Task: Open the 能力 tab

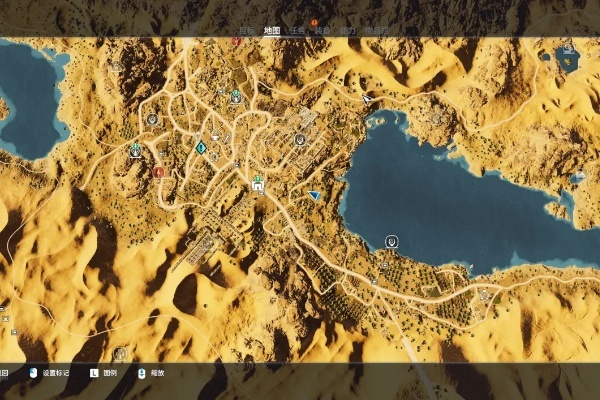Action: [x=348, y=30]
